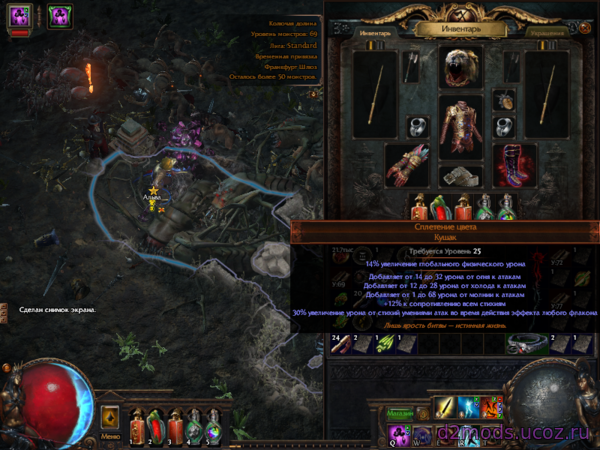Click the equipped body armour
The width and height of the screenshot is (600, 450).
[461, 125]
